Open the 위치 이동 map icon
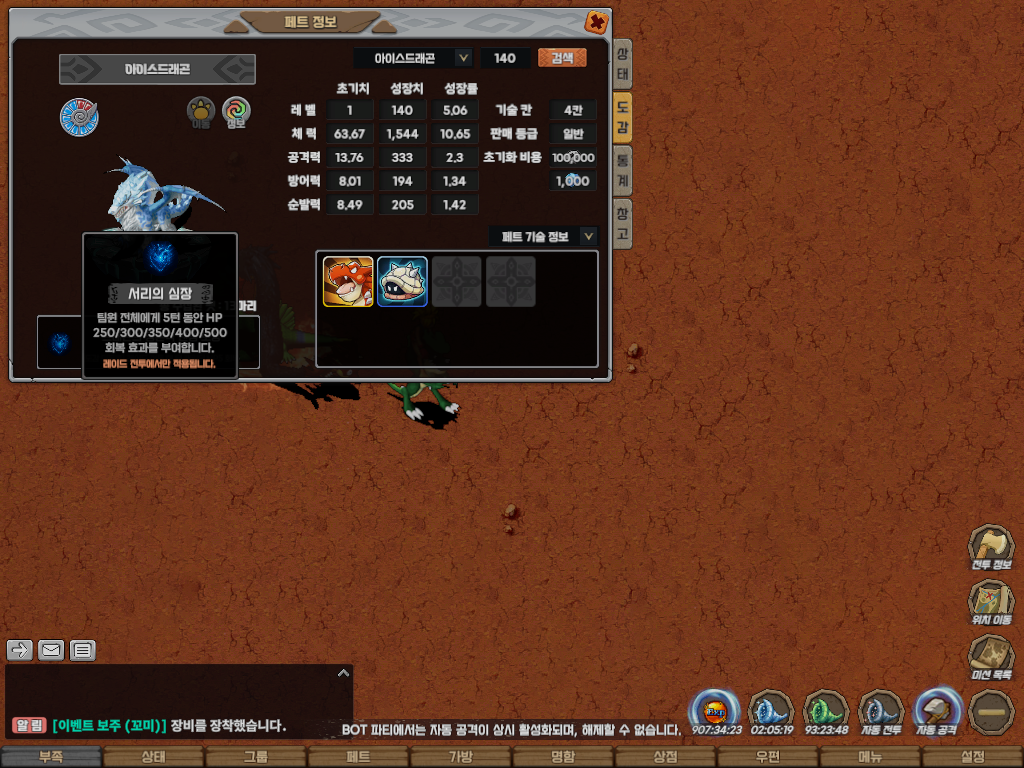Screen dimensions: 1024x768 coord(990,602)
